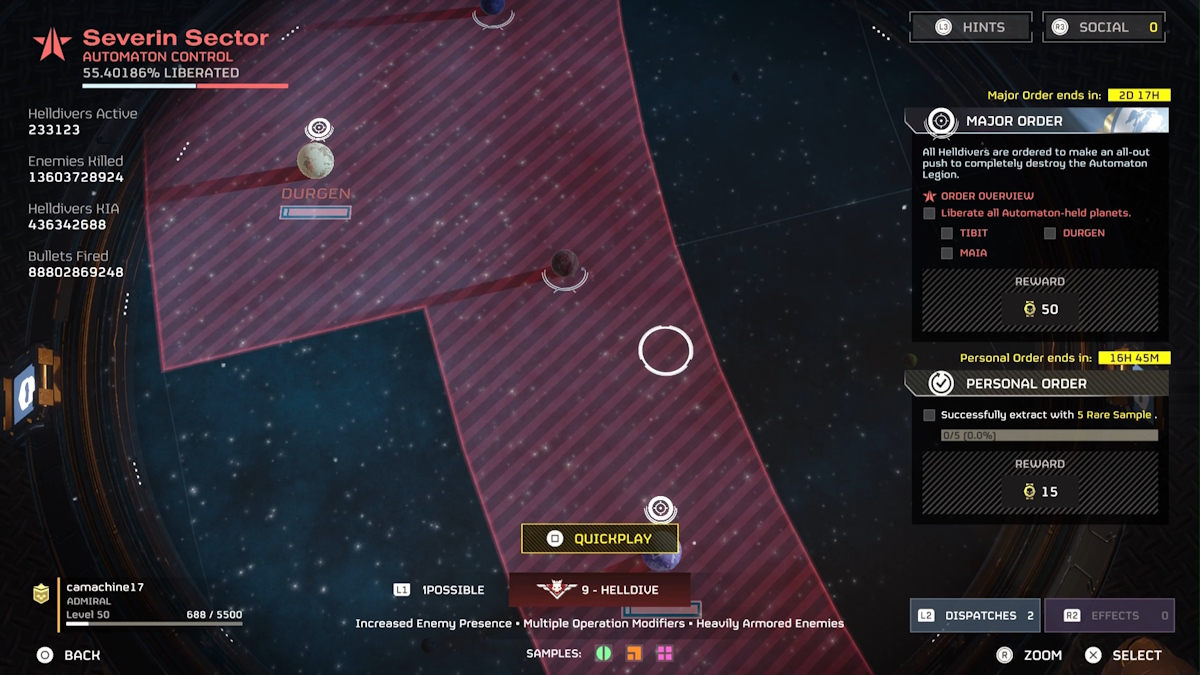
Task: Select the planet Durgen on the map
Action: [315, 161]
